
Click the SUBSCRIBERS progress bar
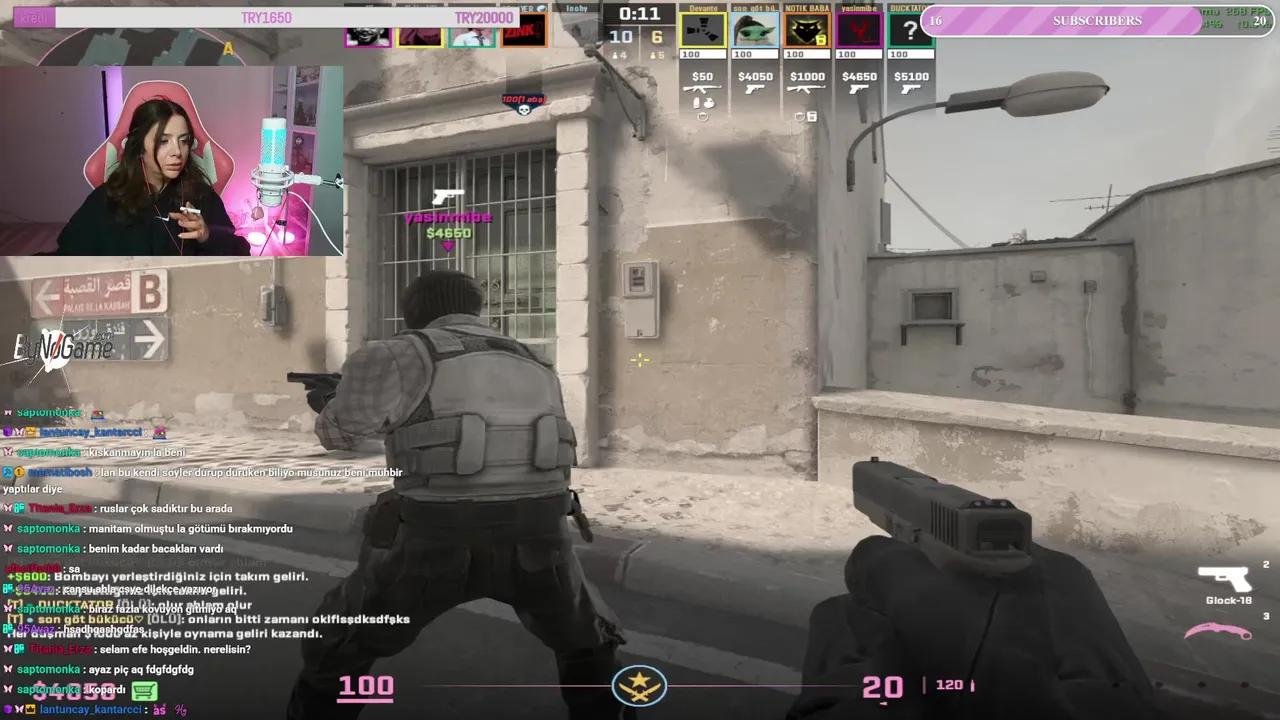tap(1095, 20)
